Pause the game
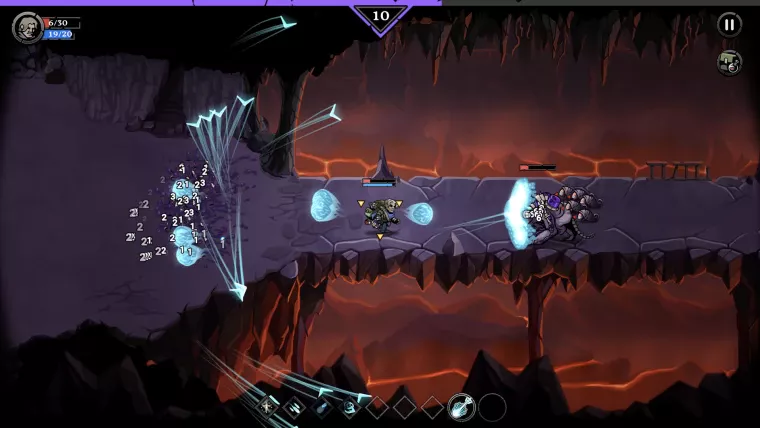The height and width of the screenshot is (428, 760). coord(729,25)
